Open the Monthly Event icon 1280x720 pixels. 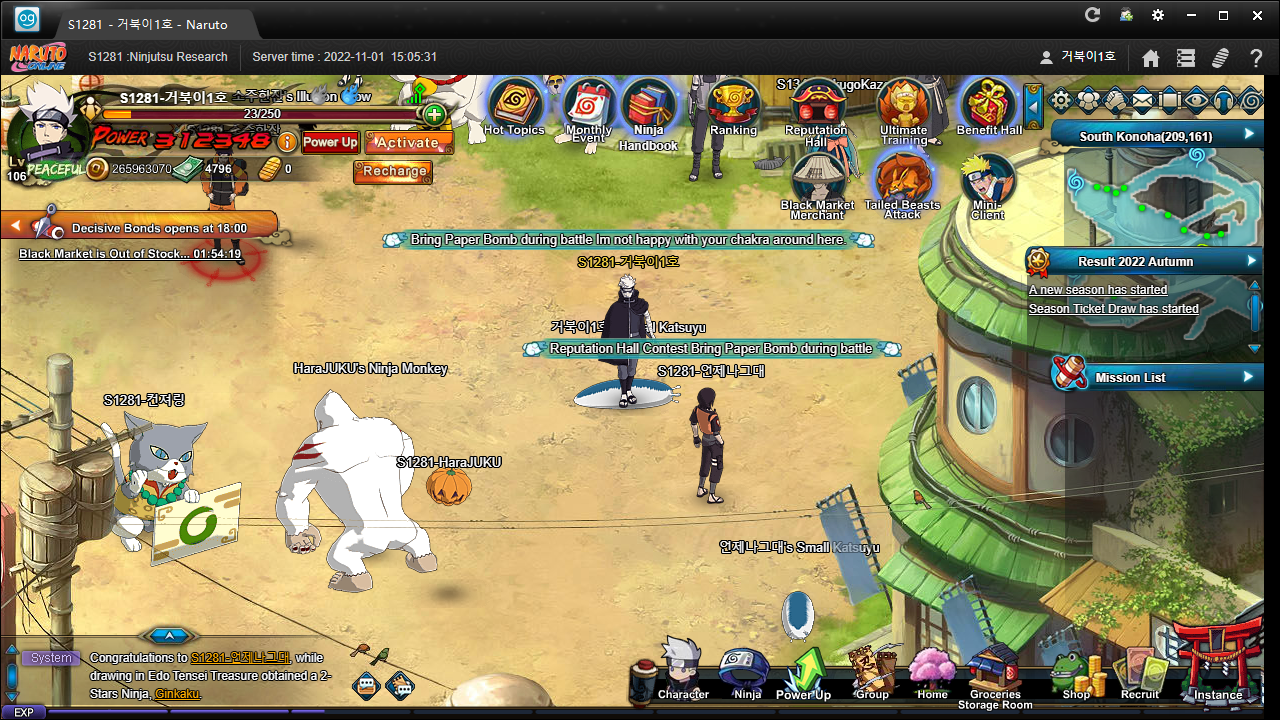click(x=589, y=105)
